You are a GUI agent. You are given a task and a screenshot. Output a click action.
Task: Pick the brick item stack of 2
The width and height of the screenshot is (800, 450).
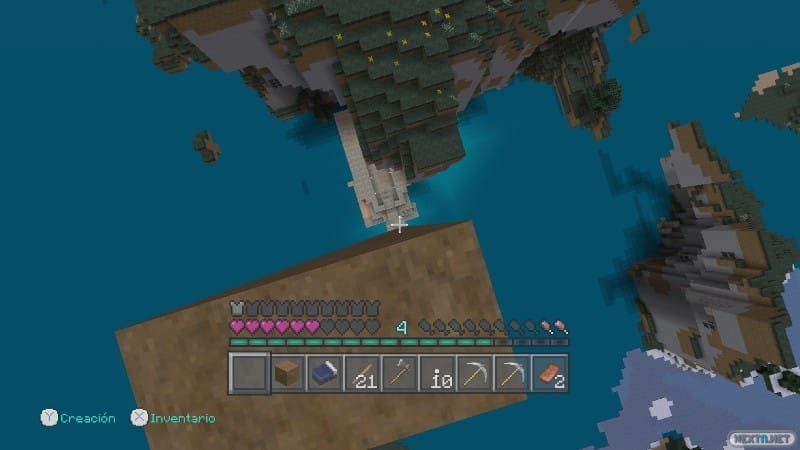click(550, 373)
